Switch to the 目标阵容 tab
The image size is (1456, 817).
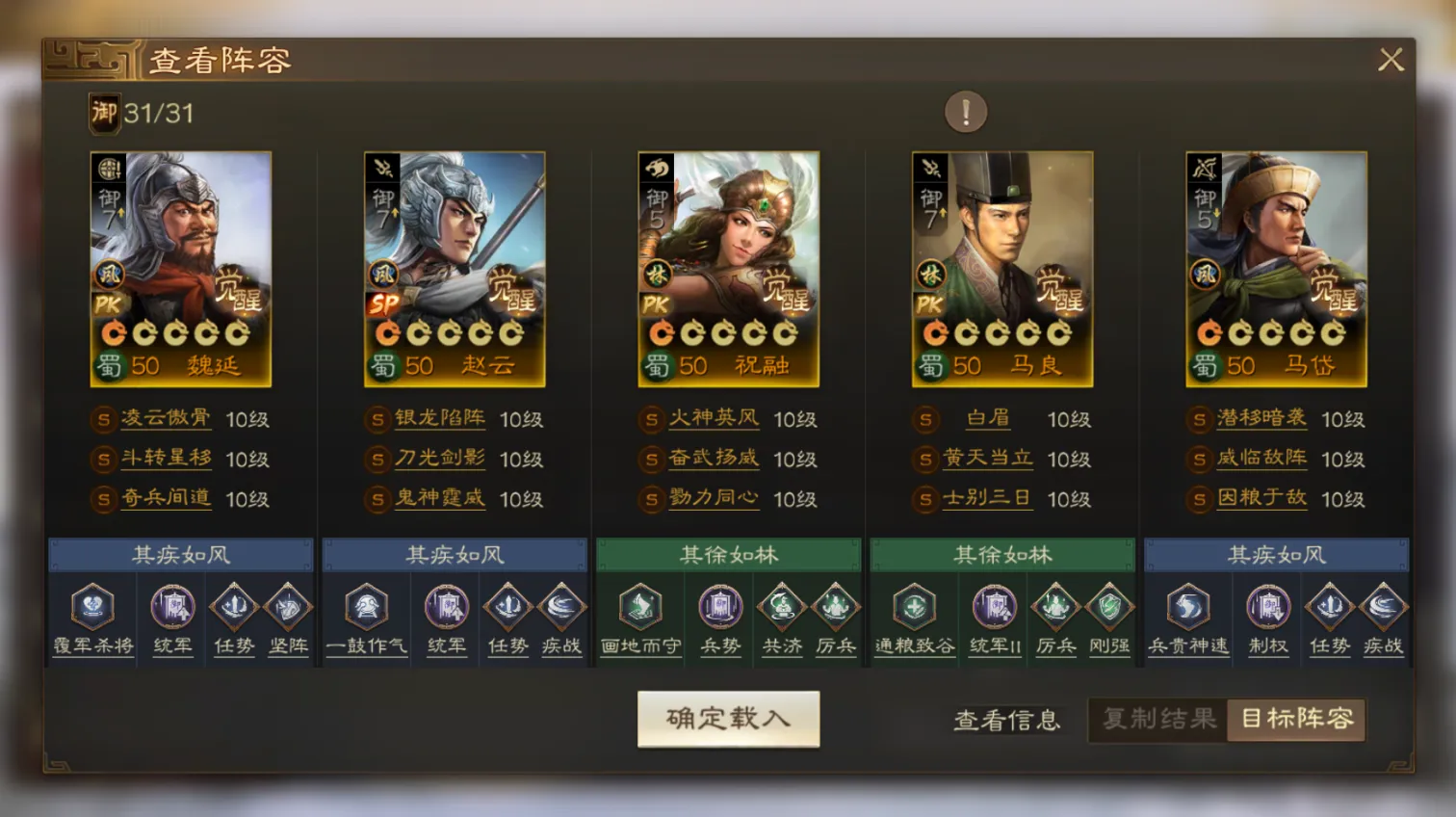[x=1296, y=719]
